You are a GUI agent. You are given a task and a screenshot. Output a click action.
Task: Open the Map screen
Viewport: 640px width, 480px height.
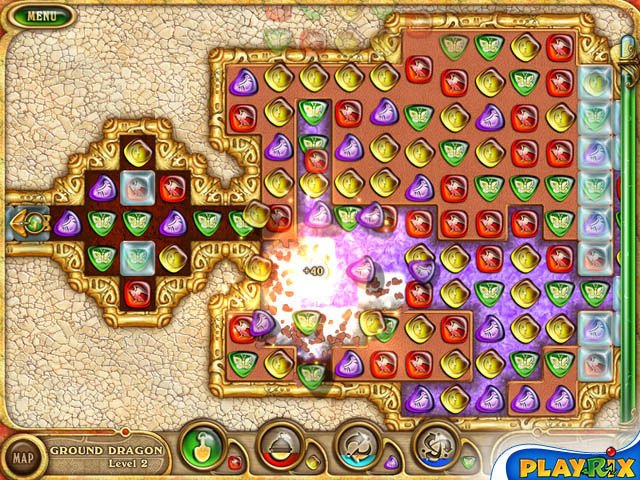tap(22, 458)
